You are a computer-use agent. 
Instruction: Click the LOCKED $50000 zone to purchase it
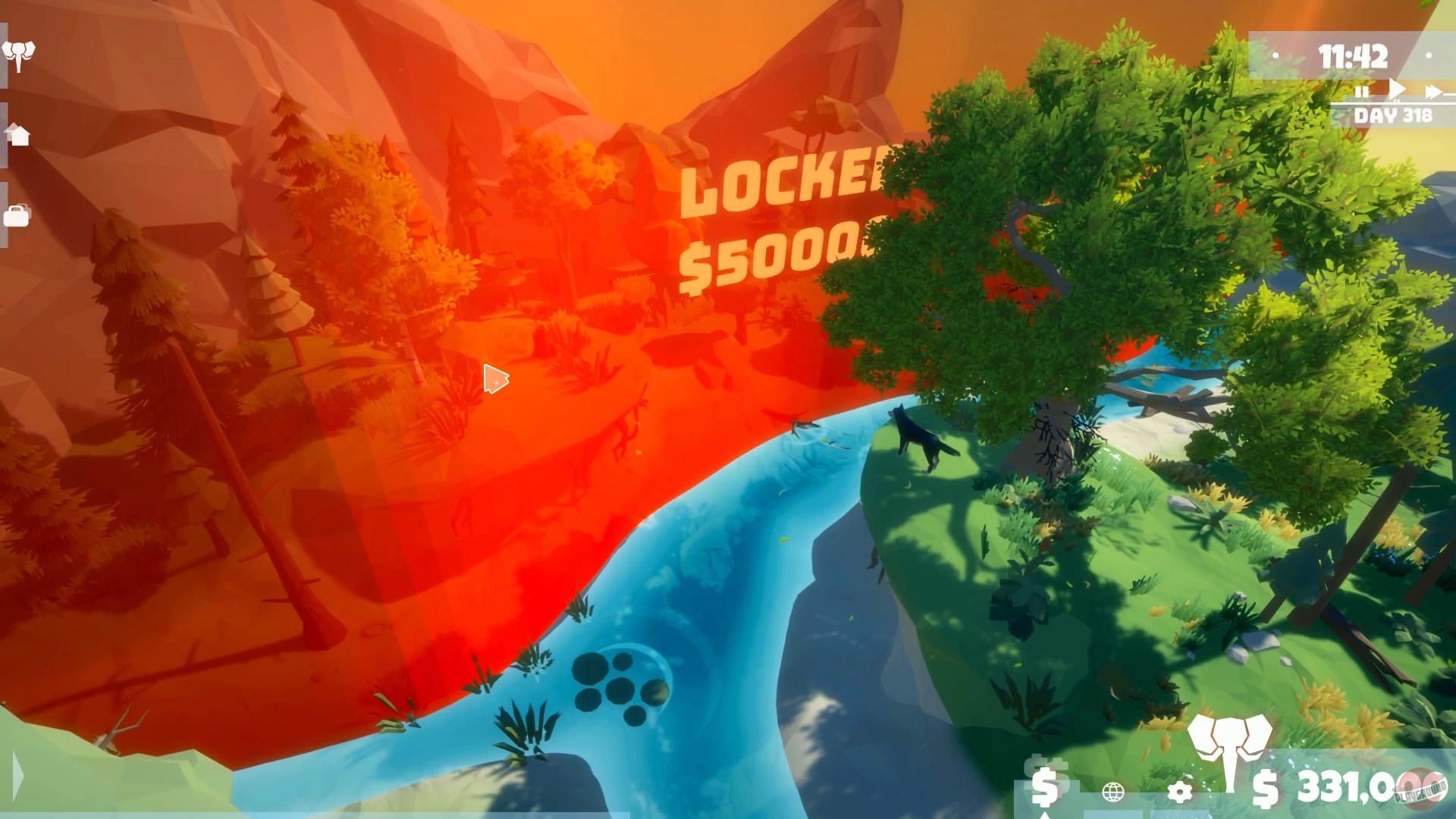click(x=766, y=220)
